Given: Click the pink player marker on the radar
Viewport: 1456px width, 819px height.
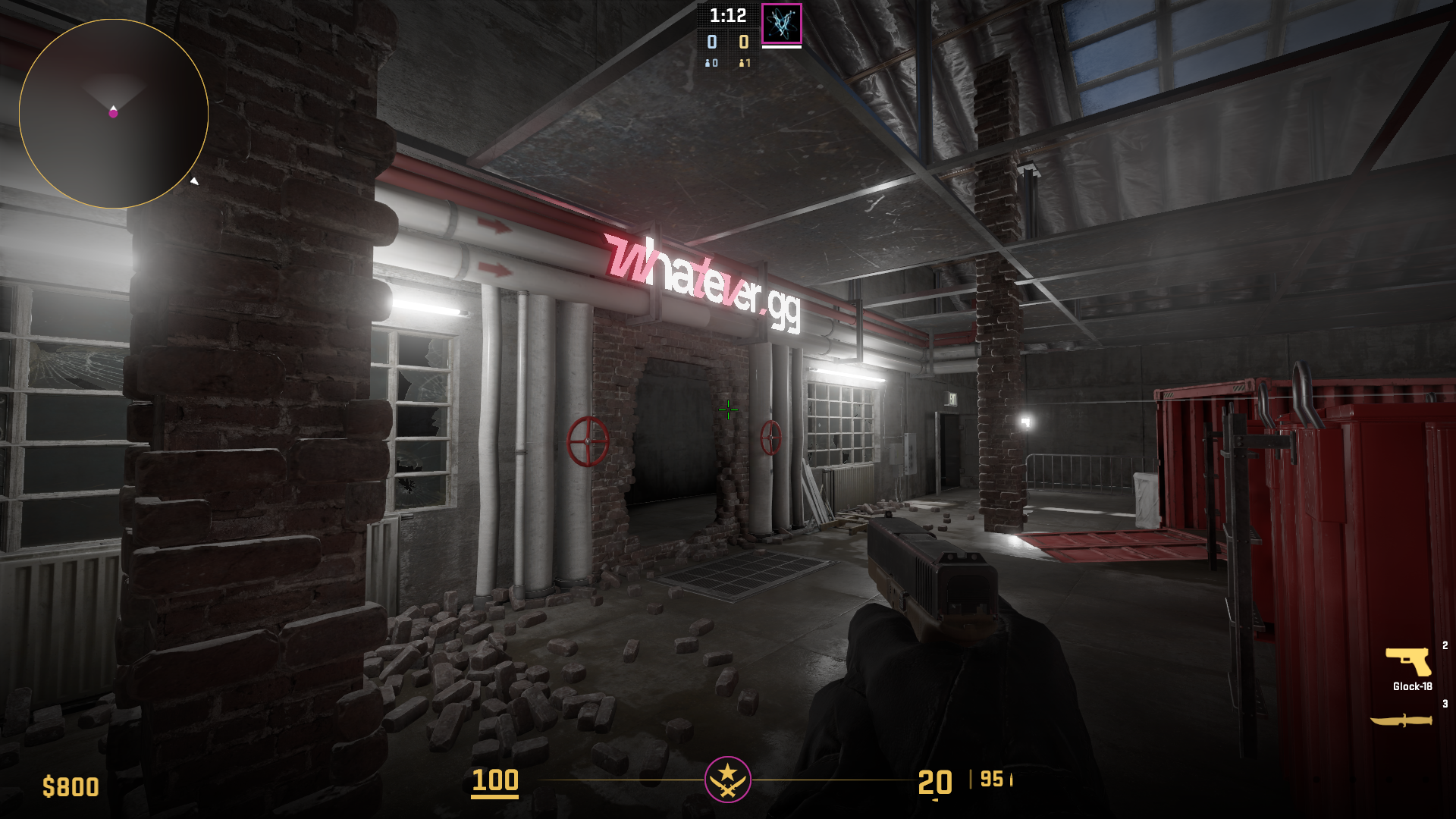Looking at the screenshot, I should click(x=115, y=112).
